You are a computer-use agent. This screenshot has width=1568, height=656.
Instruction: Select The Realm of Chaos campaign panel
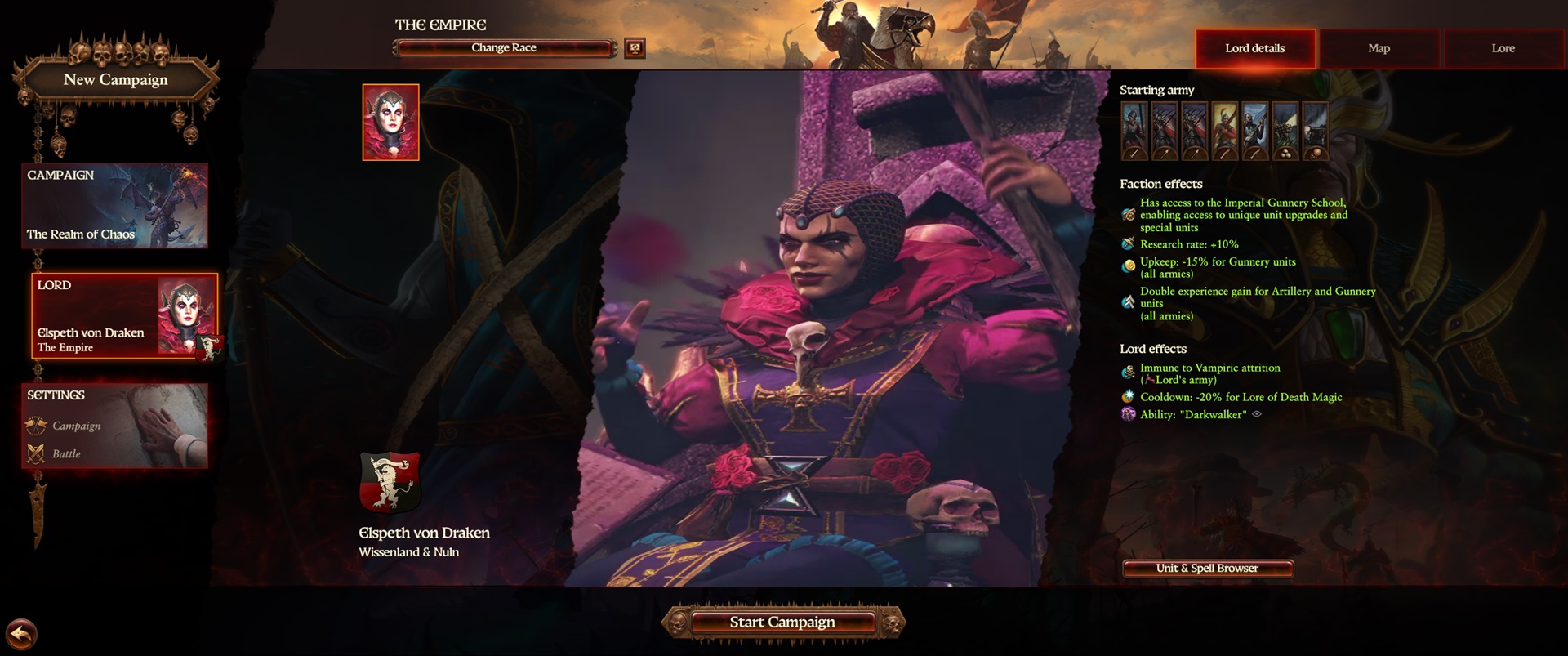pyautogui.click(x=114, y=206)
